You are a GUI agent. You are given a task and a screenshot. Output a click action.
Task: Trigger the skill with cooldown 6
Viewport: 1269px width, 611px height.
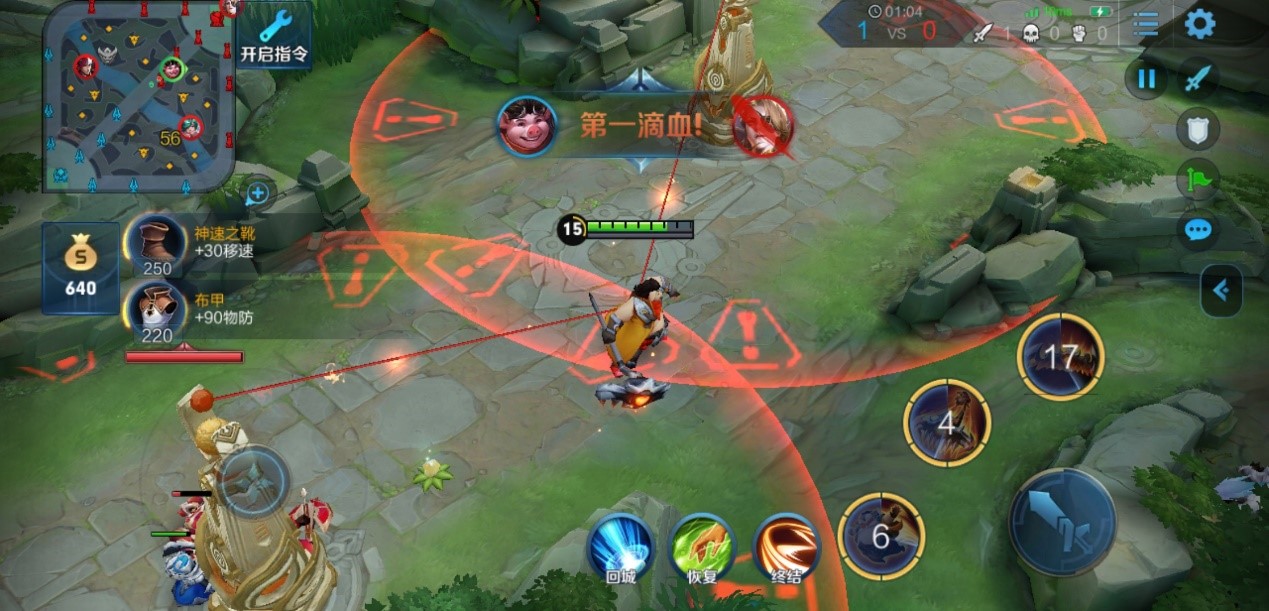click(x=880, y=536)
